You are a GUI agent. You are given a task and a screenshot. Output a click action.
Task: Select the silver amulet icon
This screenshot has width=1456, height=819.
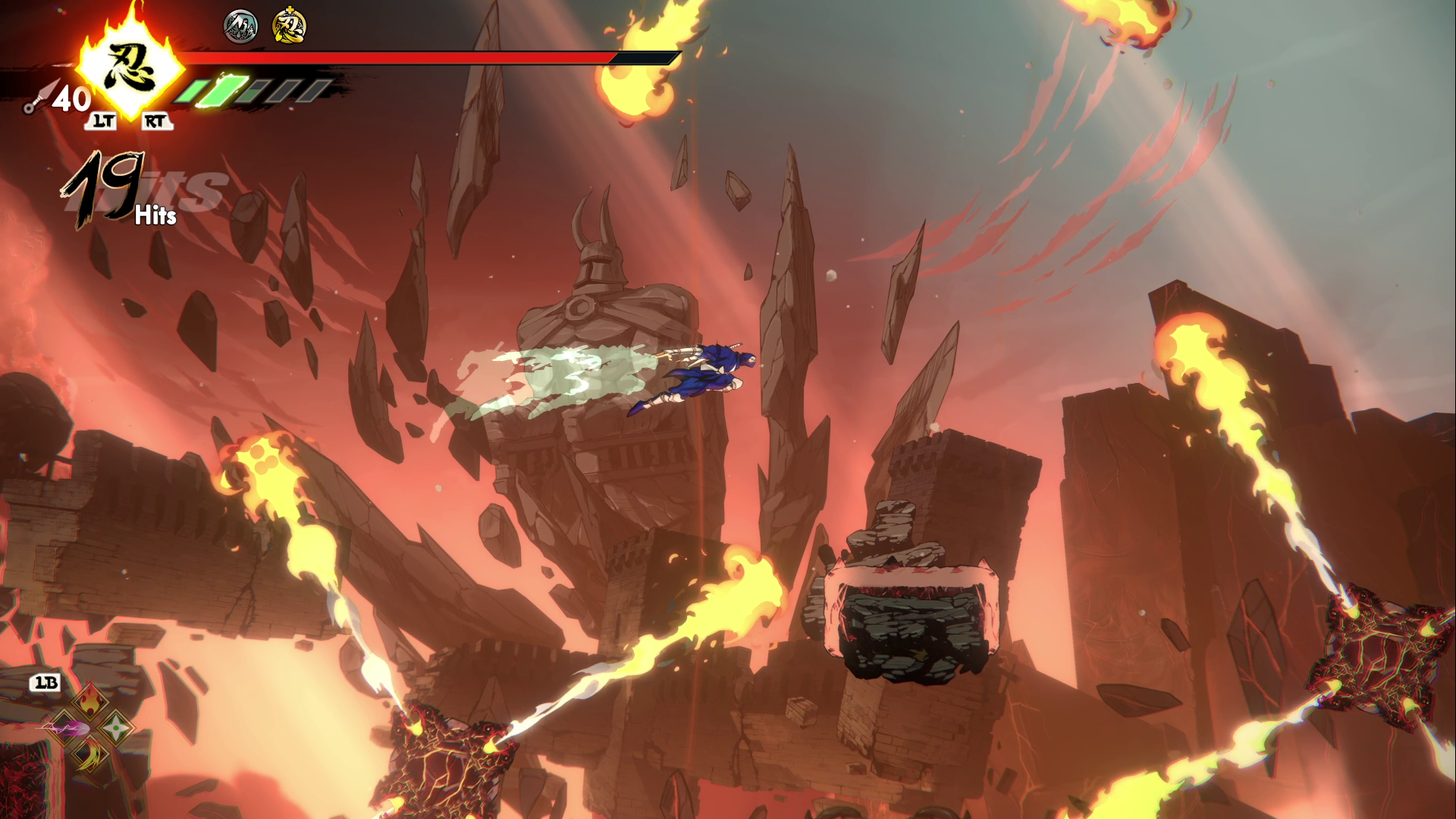[240, 27]
